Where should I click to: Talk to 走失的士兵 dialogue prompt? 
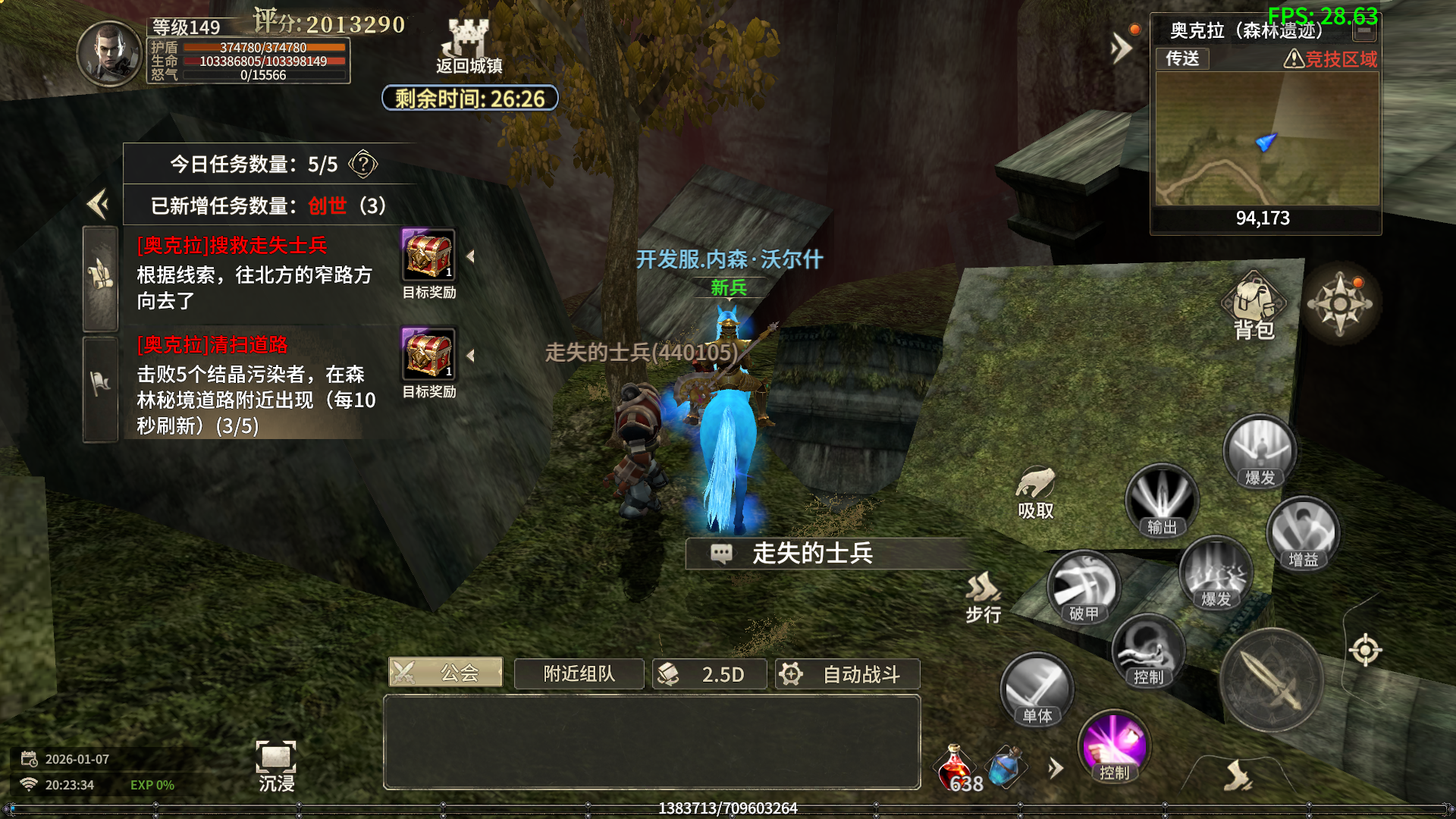811,554
